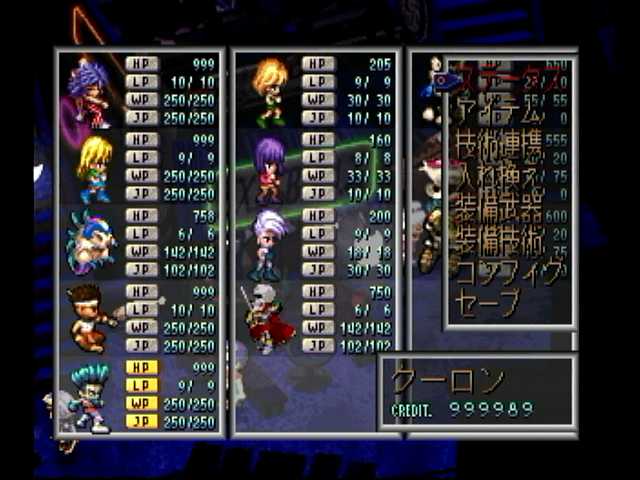Viewport: 640px width, 480px height.
Task: Select the teal-haired character with highlighted stats
Action: pyautogui.click(x=92, y=396)
